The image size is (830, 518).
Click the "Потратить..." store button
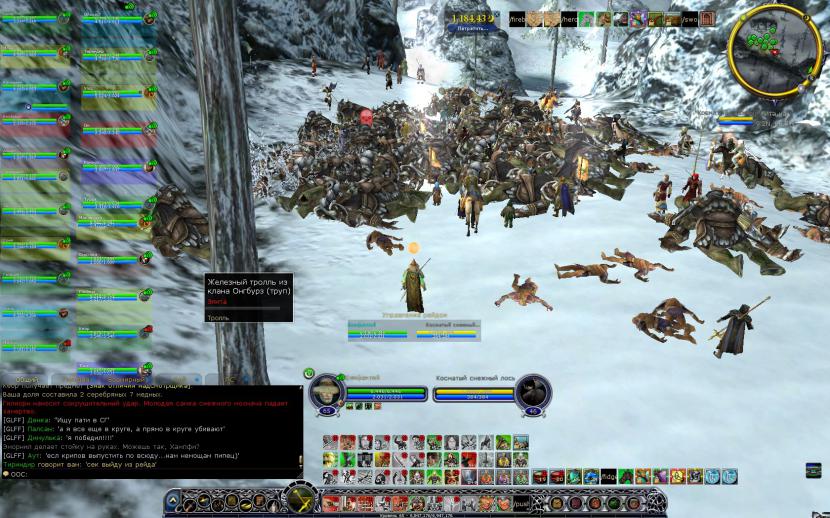pos(473,29)
